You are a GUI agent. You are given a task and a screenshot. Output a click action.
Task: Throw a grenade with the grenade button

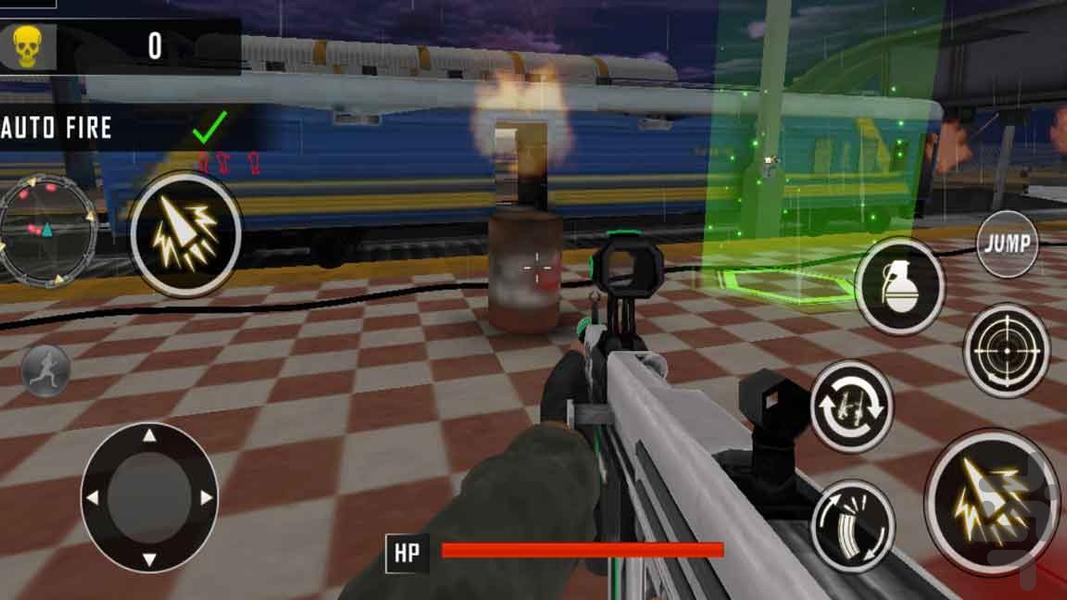click(900, 286)
